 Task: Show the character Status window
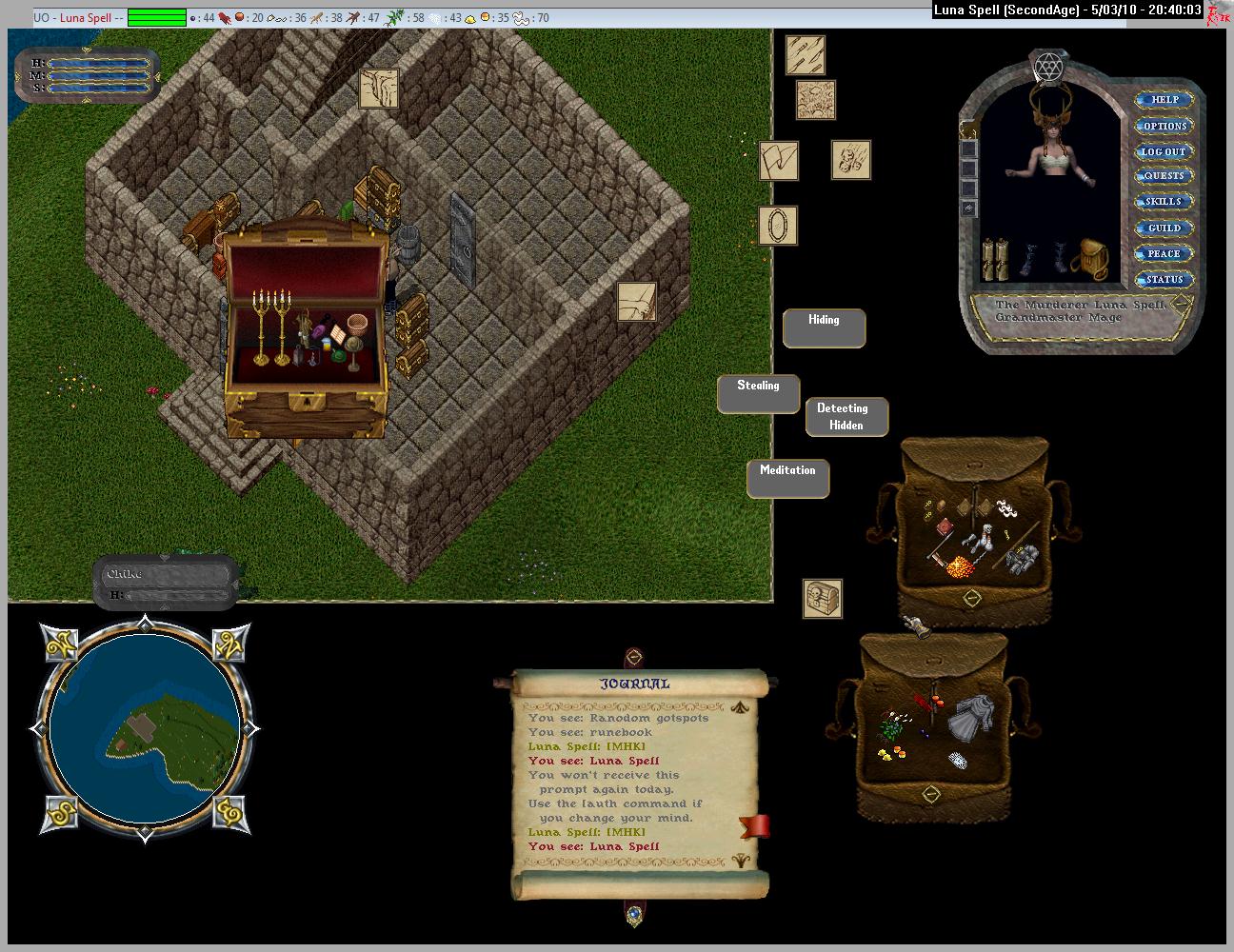(x=1164, y=279)
